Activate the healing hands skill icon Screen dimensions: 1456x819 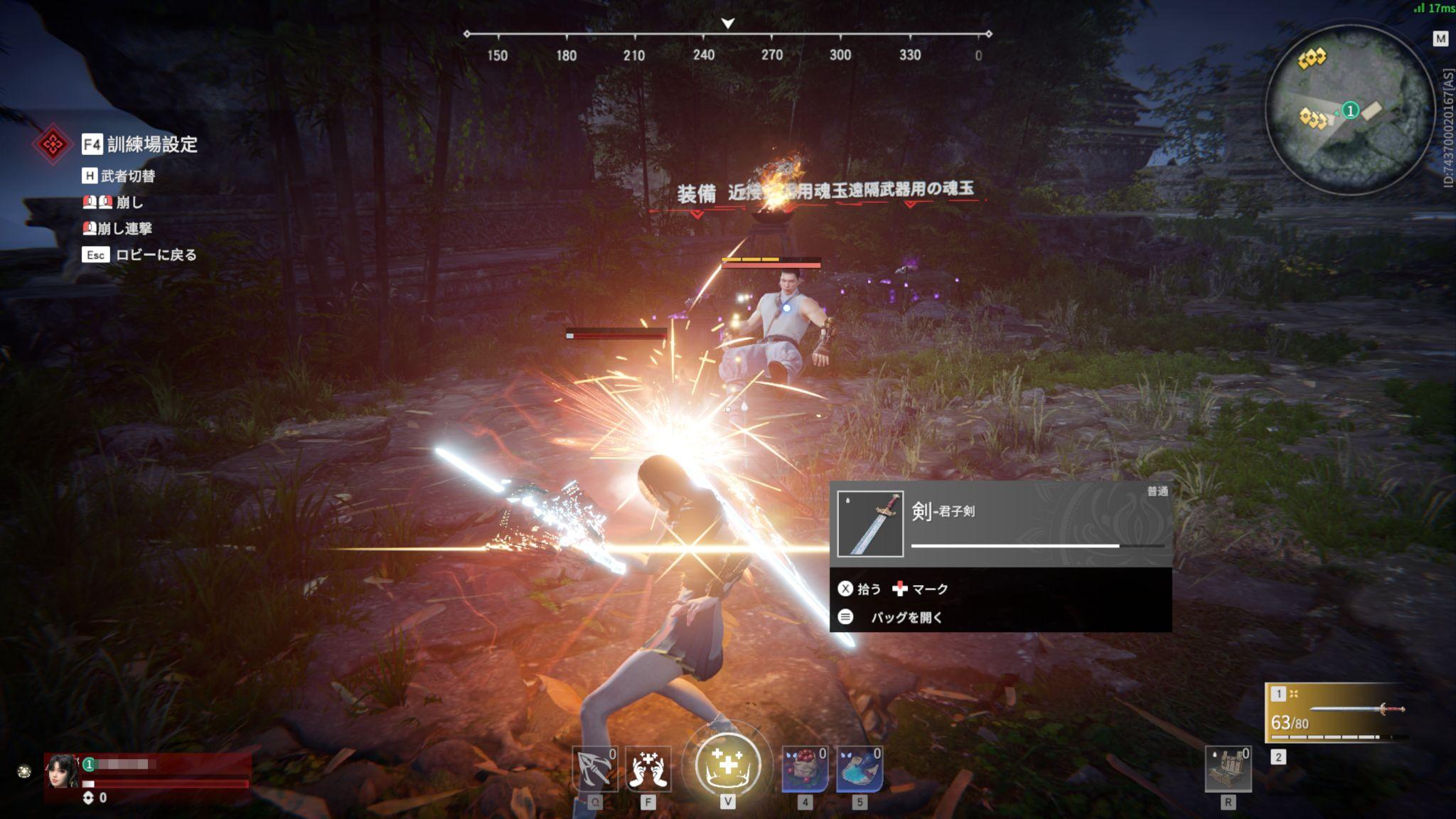[648, 769]
